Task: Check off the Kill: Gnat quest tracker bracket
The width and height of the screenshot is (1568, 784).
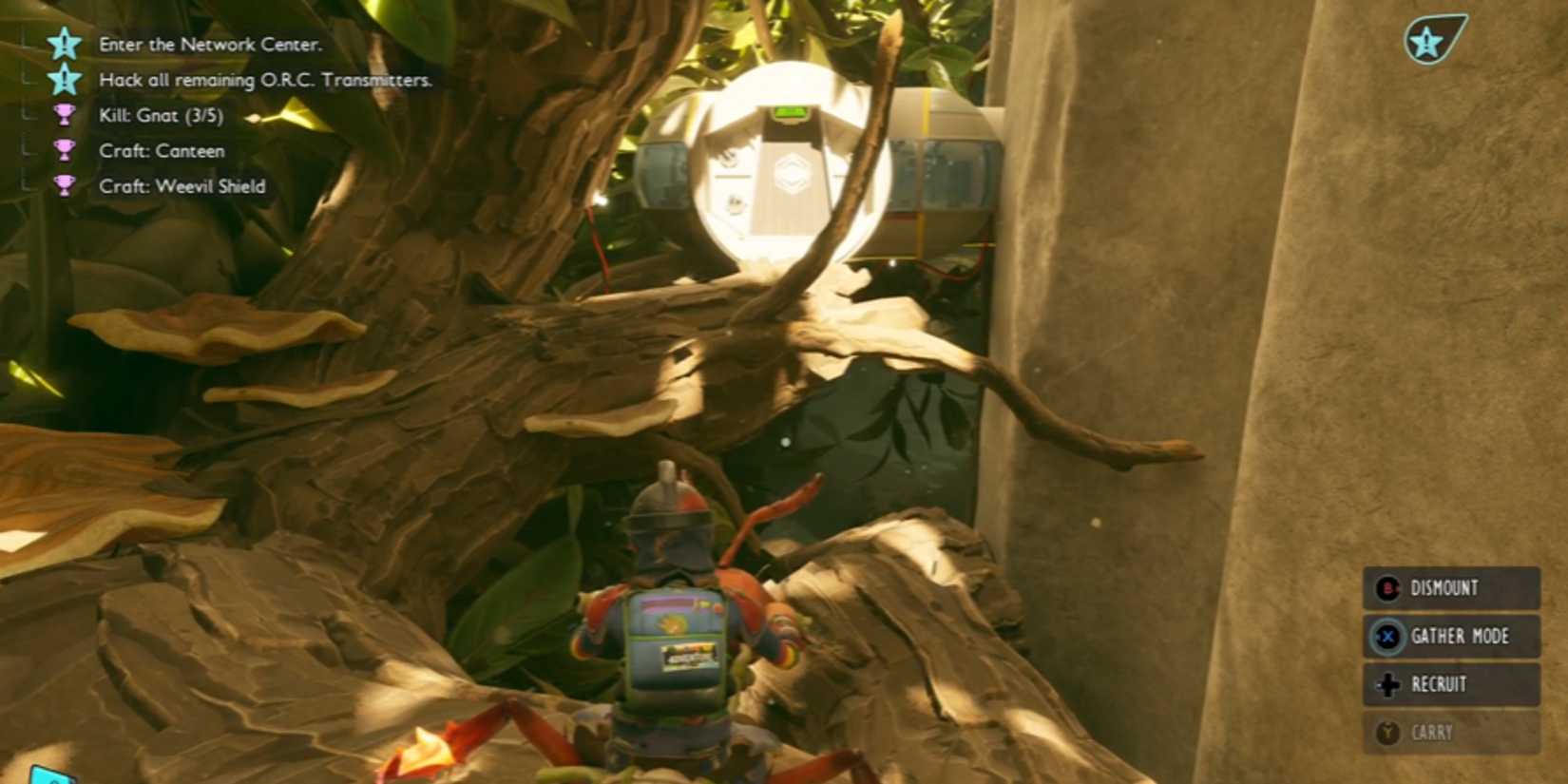Action: tap(26, 116)
